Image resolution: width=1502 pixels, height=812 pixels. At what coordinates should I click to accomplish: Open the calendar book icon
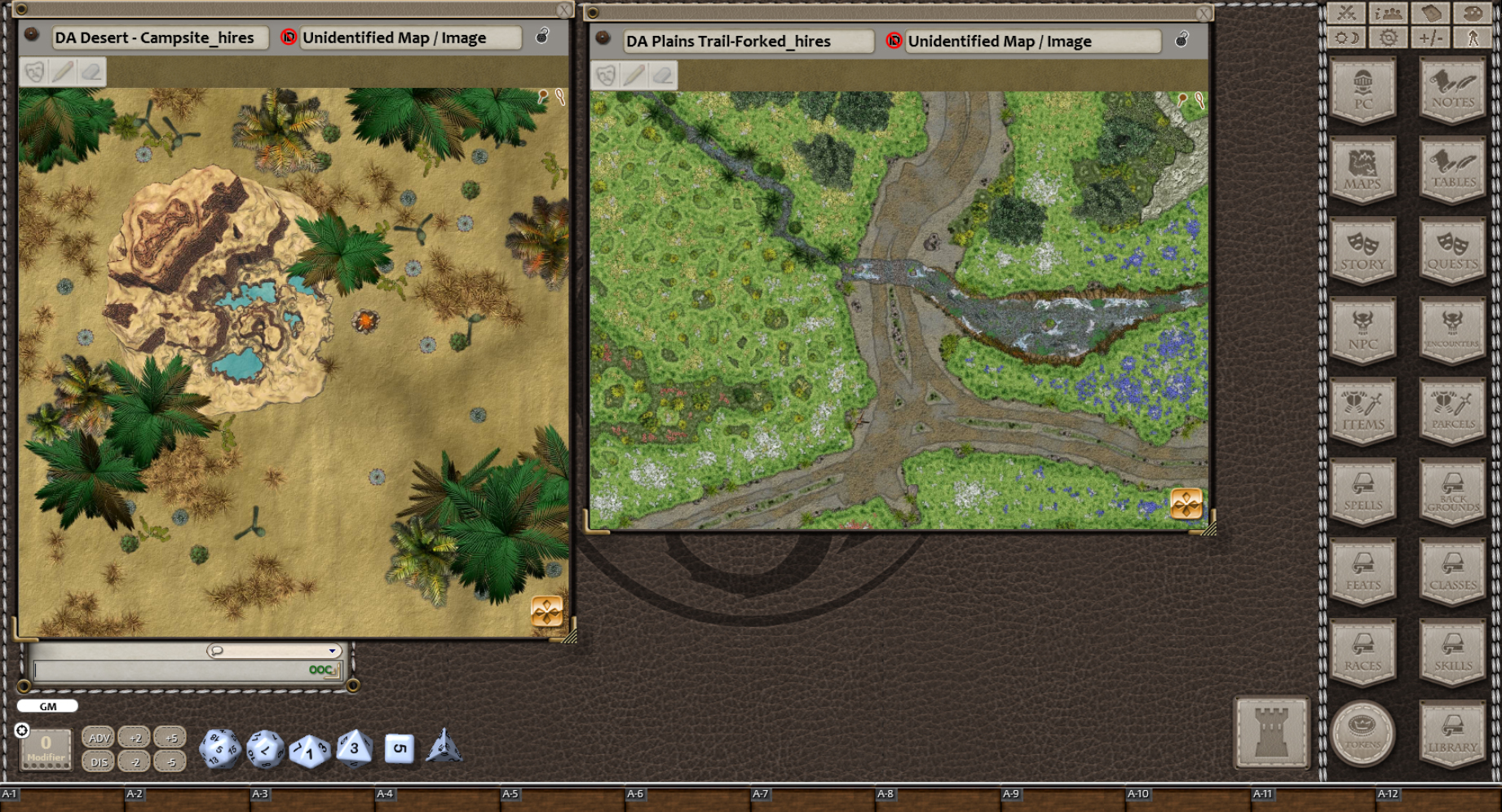(1433, 12)
